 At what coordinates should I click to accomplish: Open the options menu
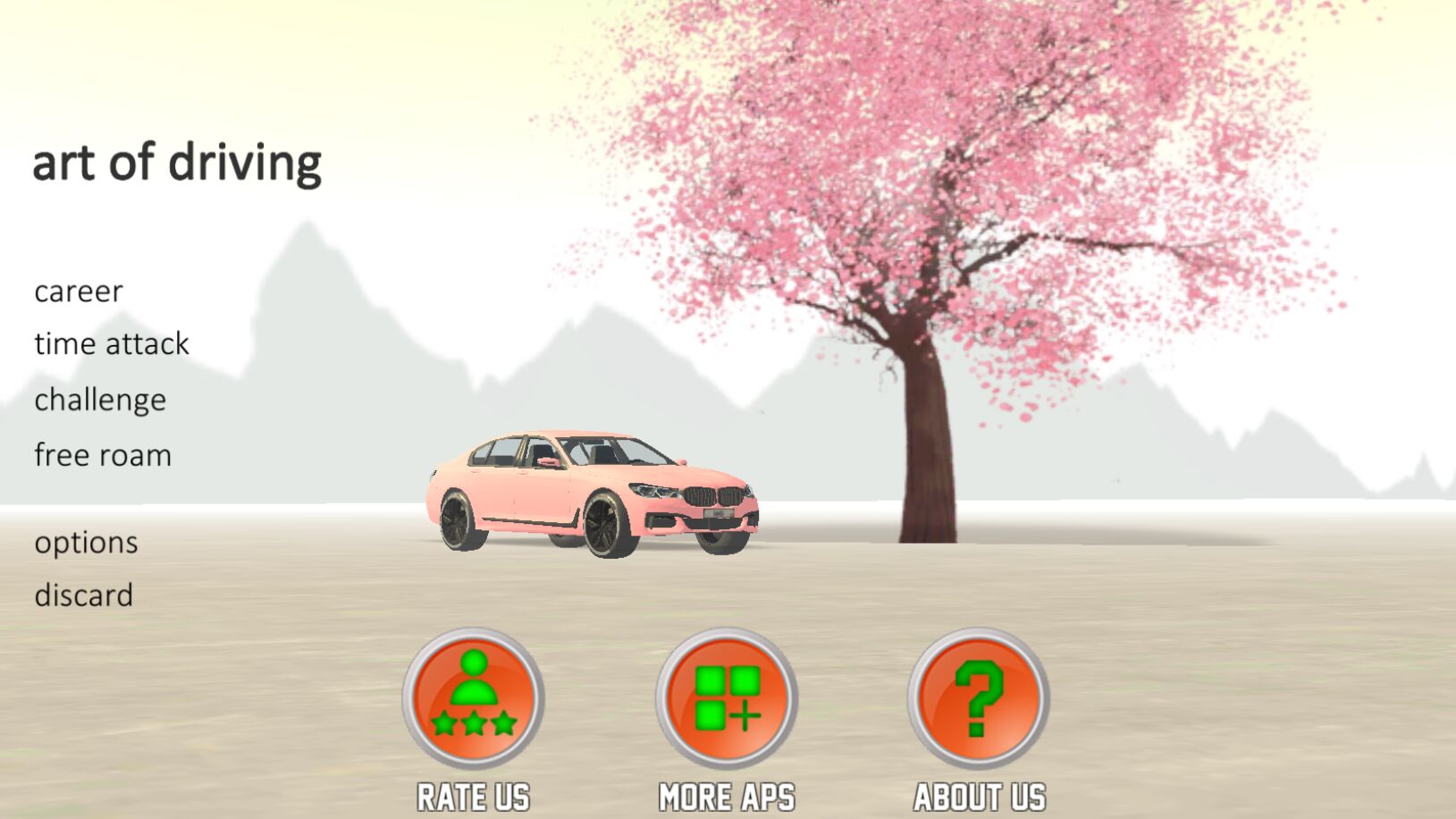pos(86,543)
